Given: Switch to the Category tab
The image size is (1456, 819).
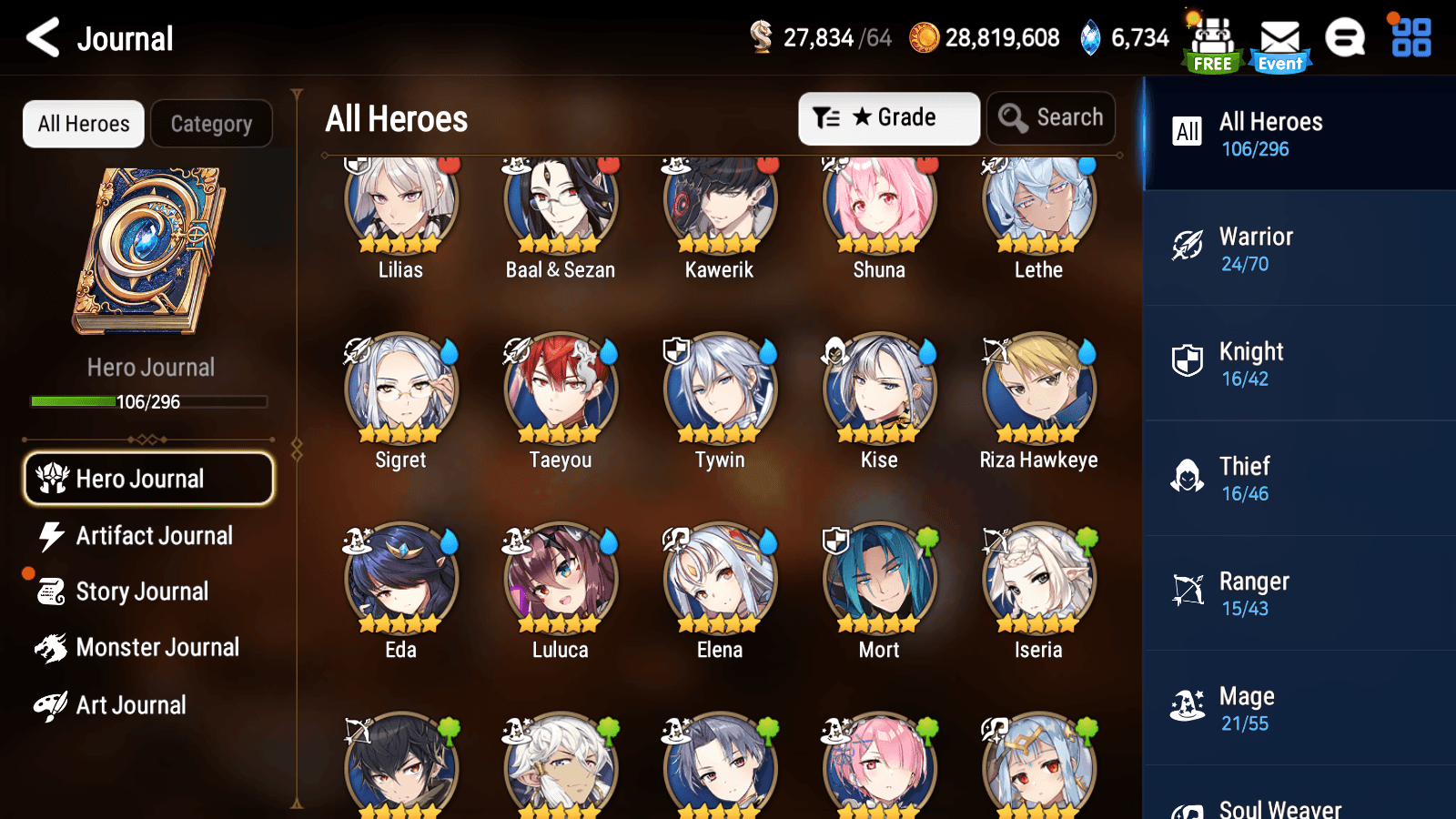Looking at the screenshot, I should click(211, 124).
